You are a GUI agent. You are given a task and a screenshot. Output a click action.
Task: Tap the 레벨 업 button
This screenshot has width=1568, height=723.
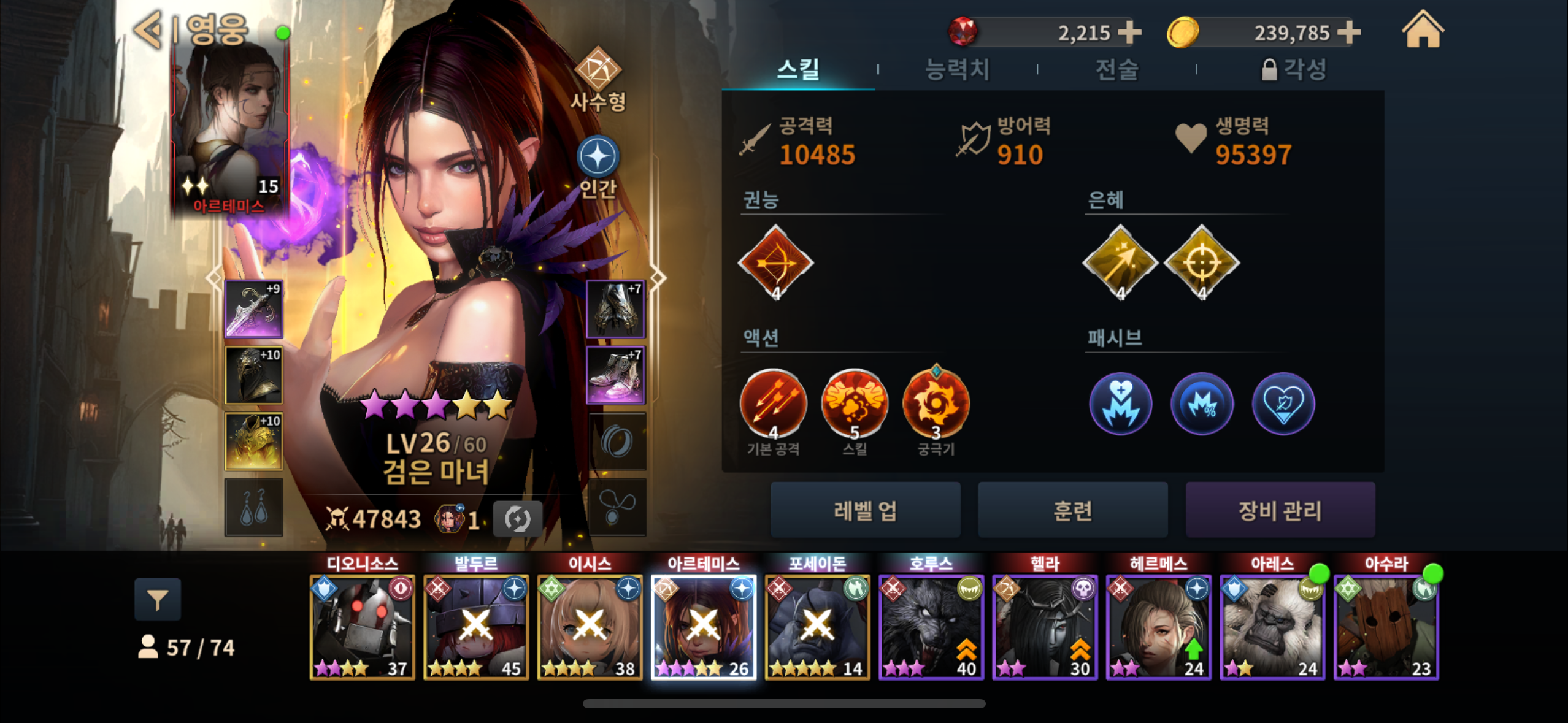coord(865,510)
